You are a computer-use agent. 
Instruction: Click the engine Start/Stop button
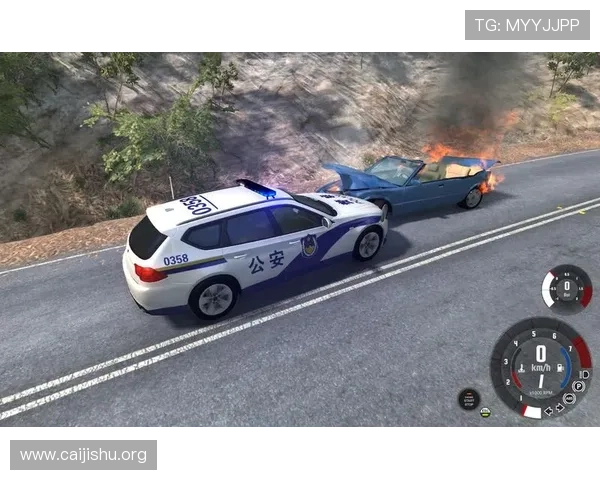pyautogui.click(x=469, y=398)
